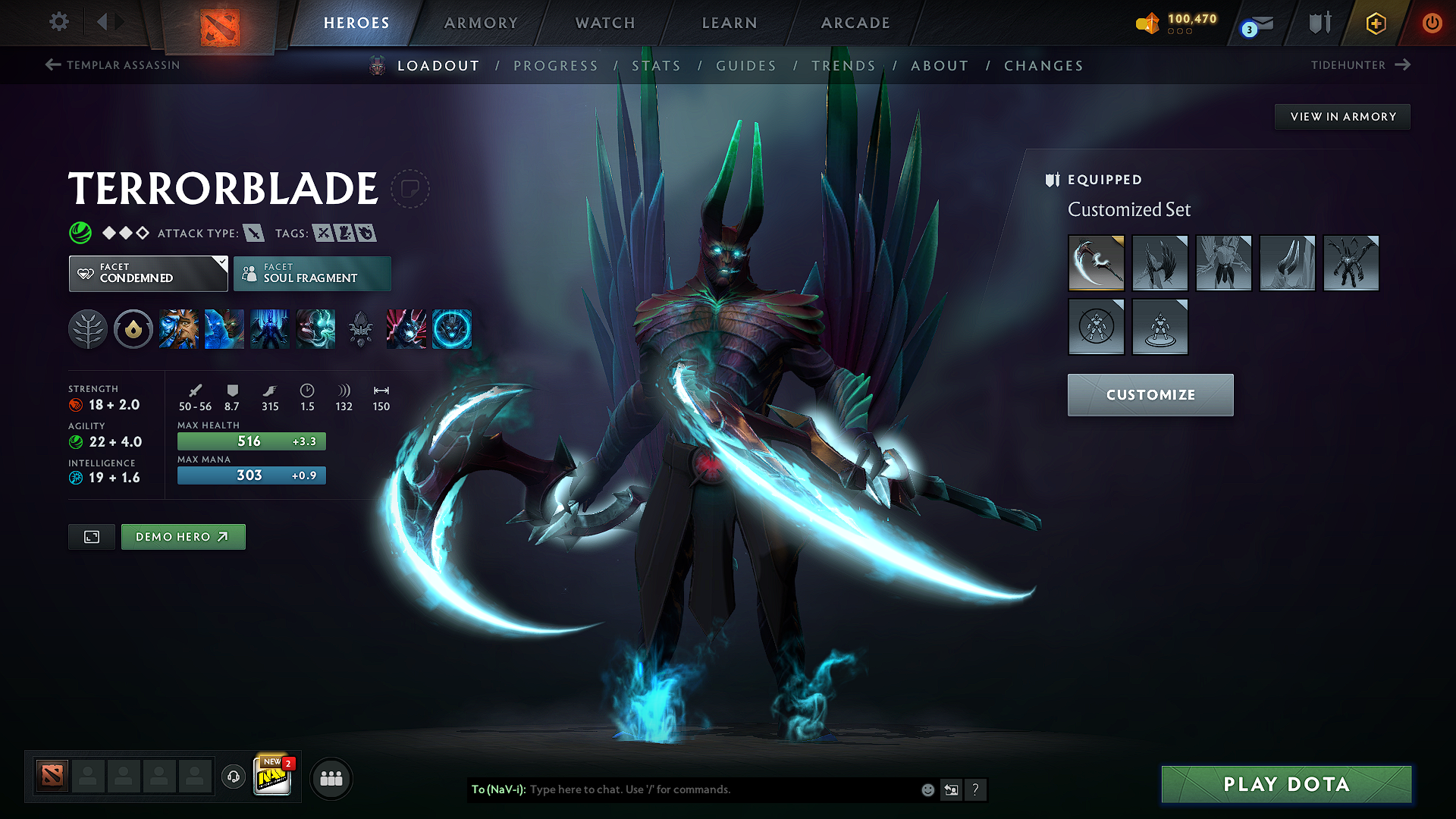
Task: Open the talent tree icon
Action: tap(87, 329)
